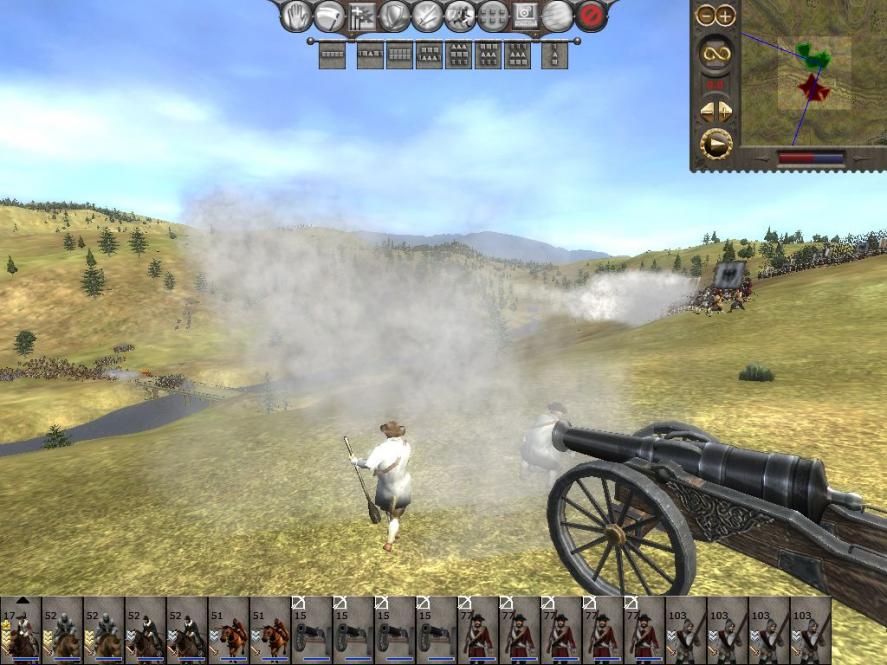Image resolution: width=887 pixels, height=665 pixels.
Task: Click the target camera square icon
Action: coord(525,16)
